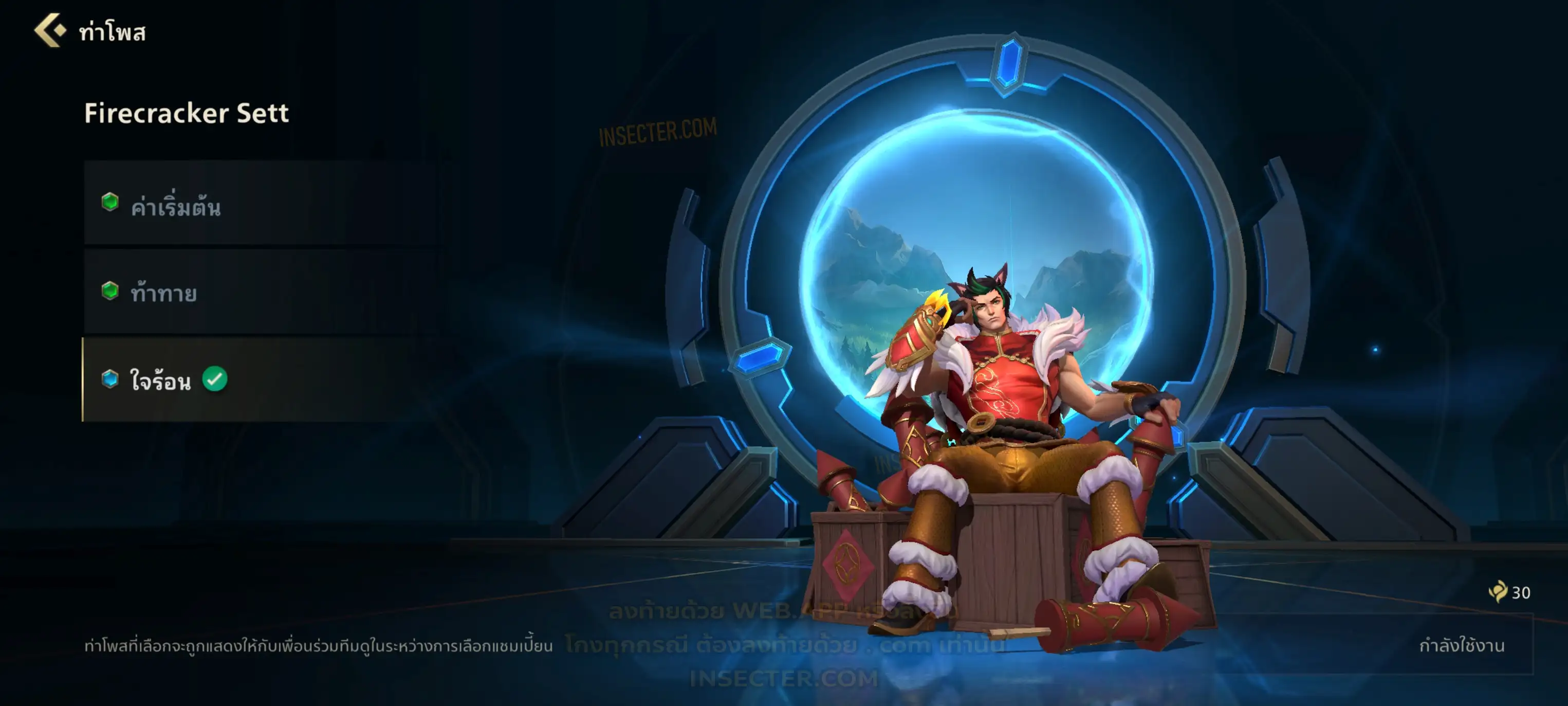Select the ค่าเริ่มต้น default pose
The image size is (1568, 706).
click(262, 204)
